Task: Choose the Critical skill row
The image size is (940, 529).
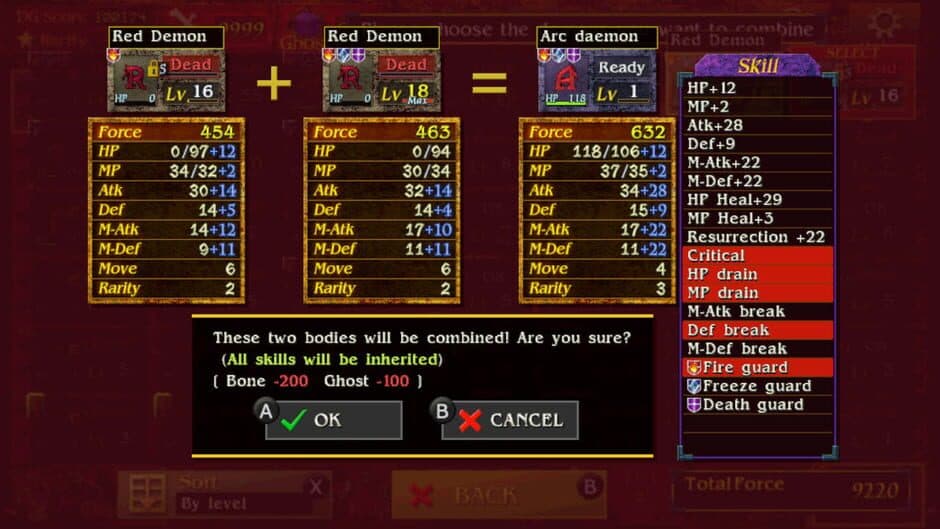Action: pos(757,256)
